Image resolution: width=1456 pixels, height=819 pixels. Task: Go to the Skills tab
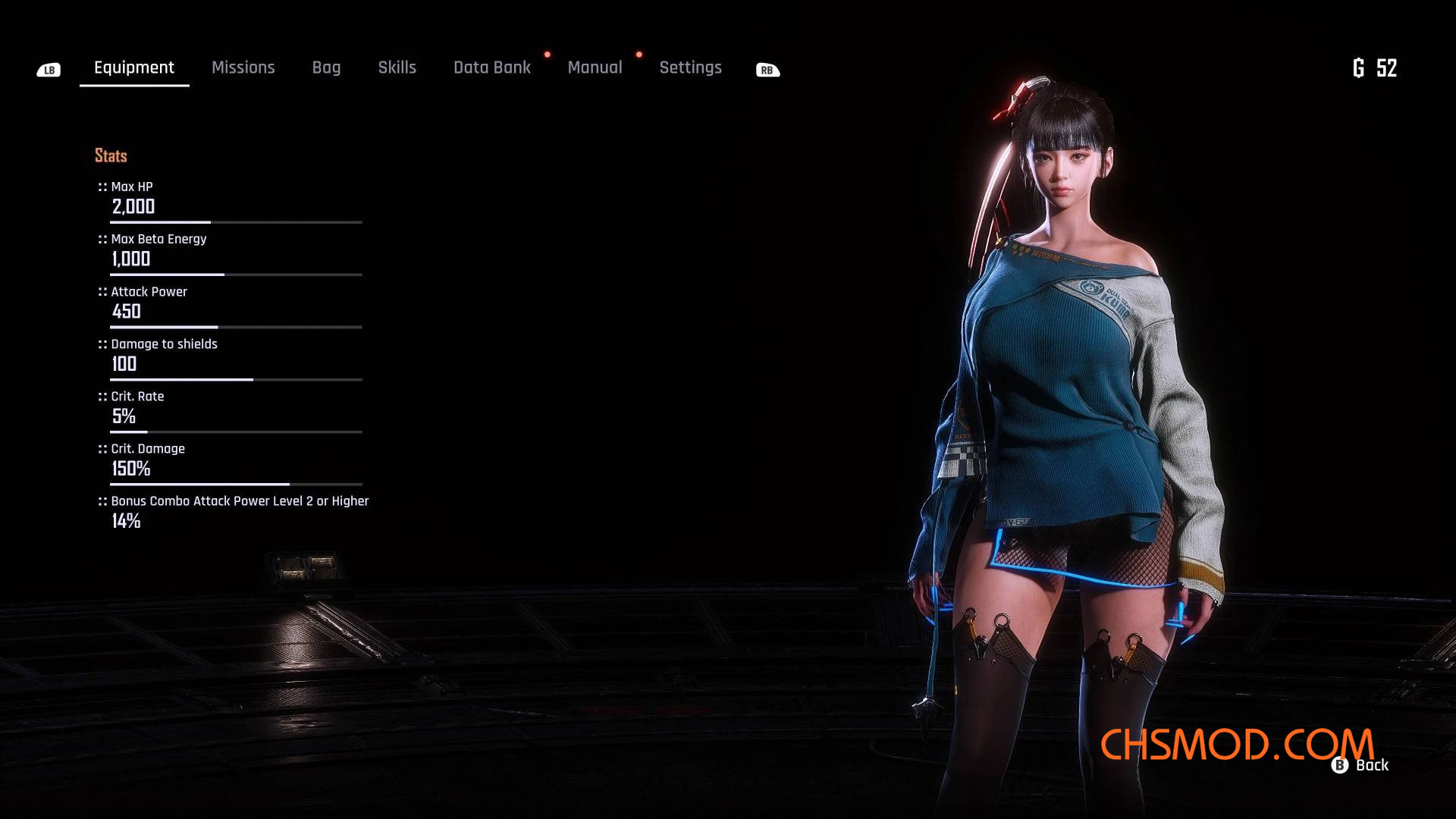click(397, 67)
